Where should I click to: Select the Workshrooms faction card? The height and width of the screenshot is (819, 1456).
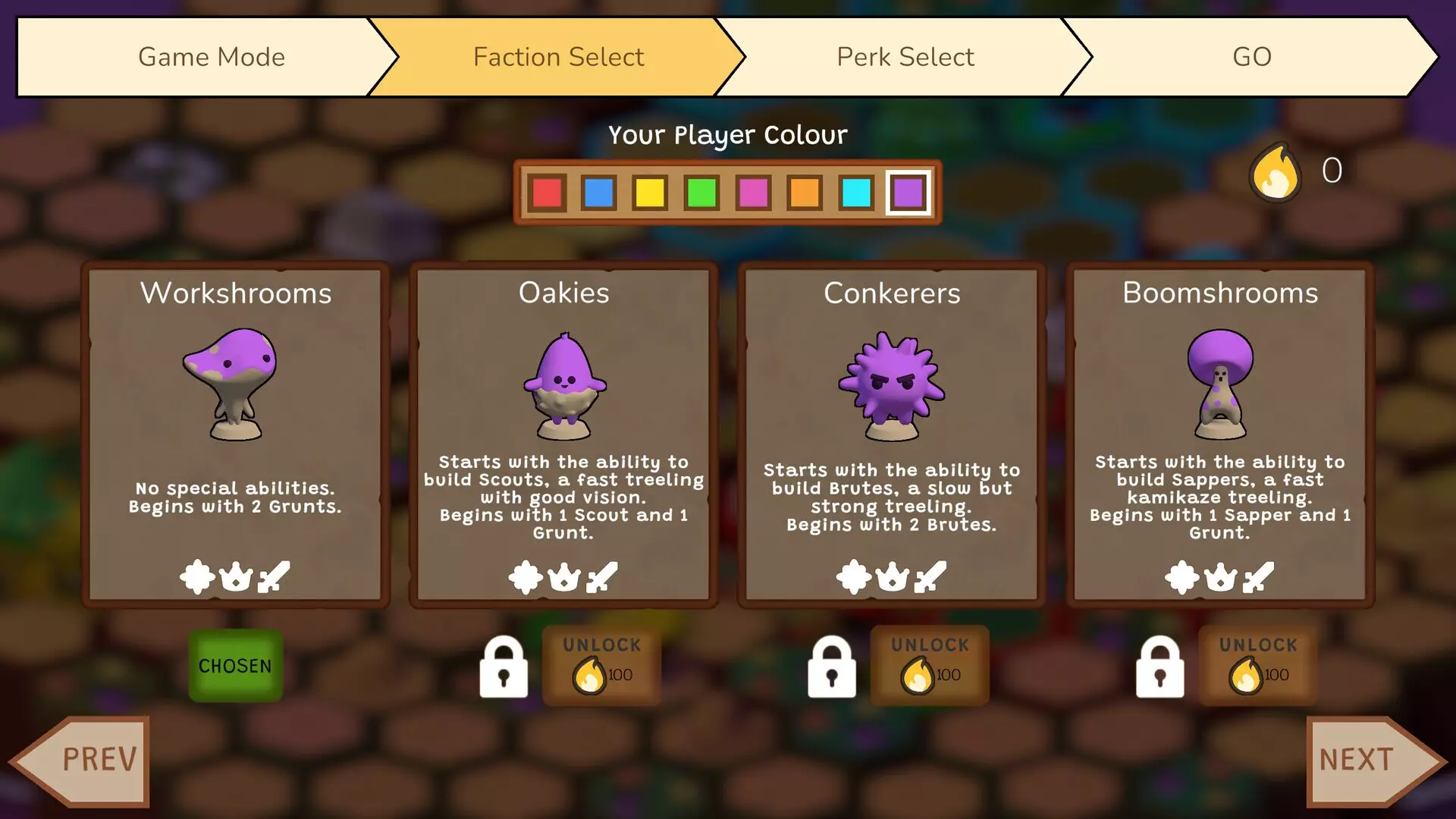[235, 434]
